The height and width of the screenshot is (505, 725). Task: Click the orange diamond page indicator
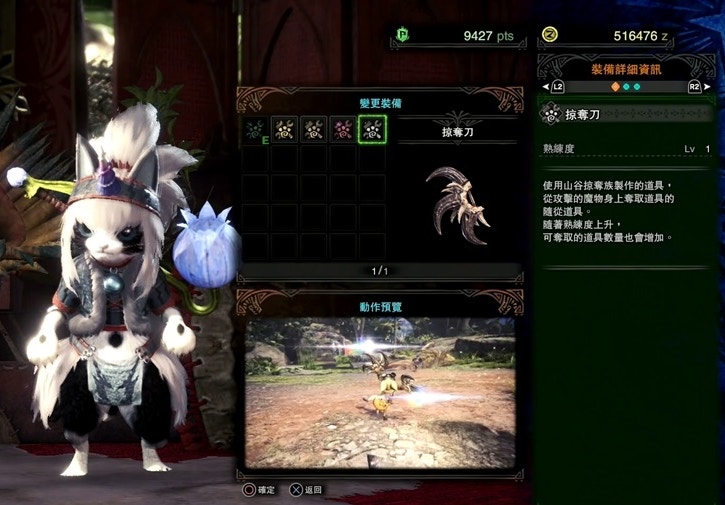pos(615,87)
